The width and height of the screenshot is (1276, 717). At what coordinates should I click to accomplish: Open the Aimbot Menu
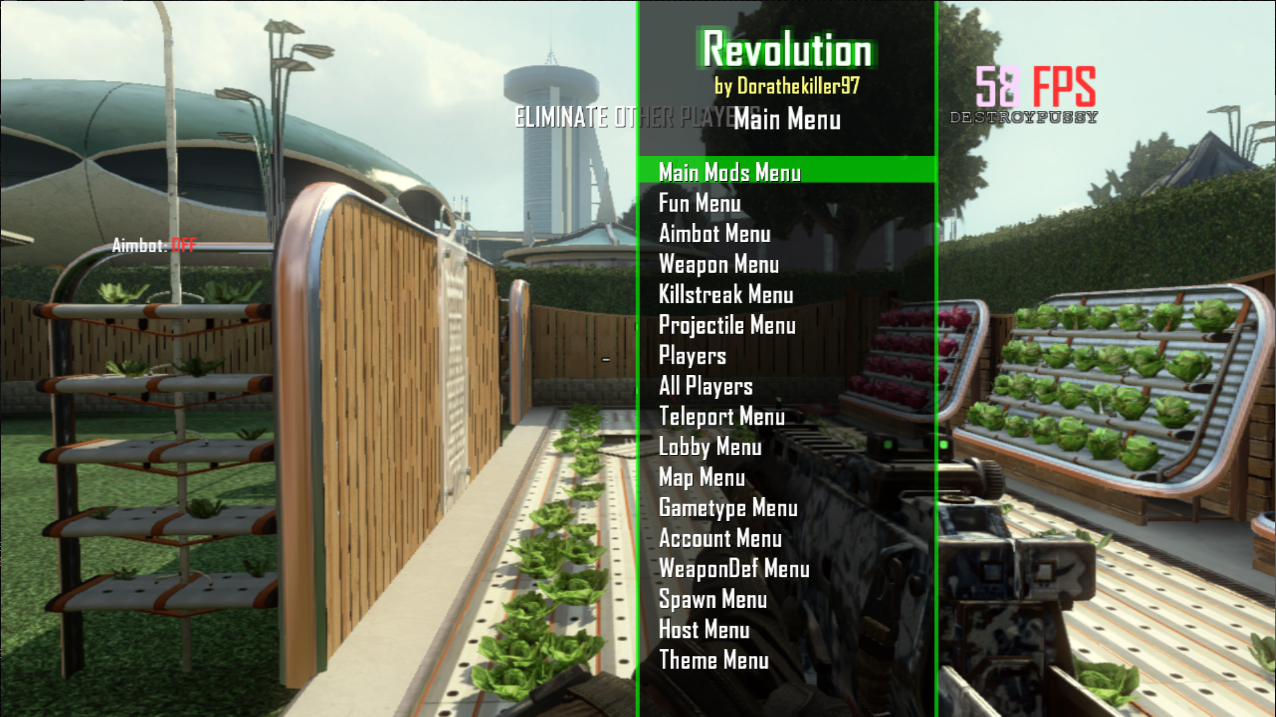pyautogui.click(x=714, y=234)
